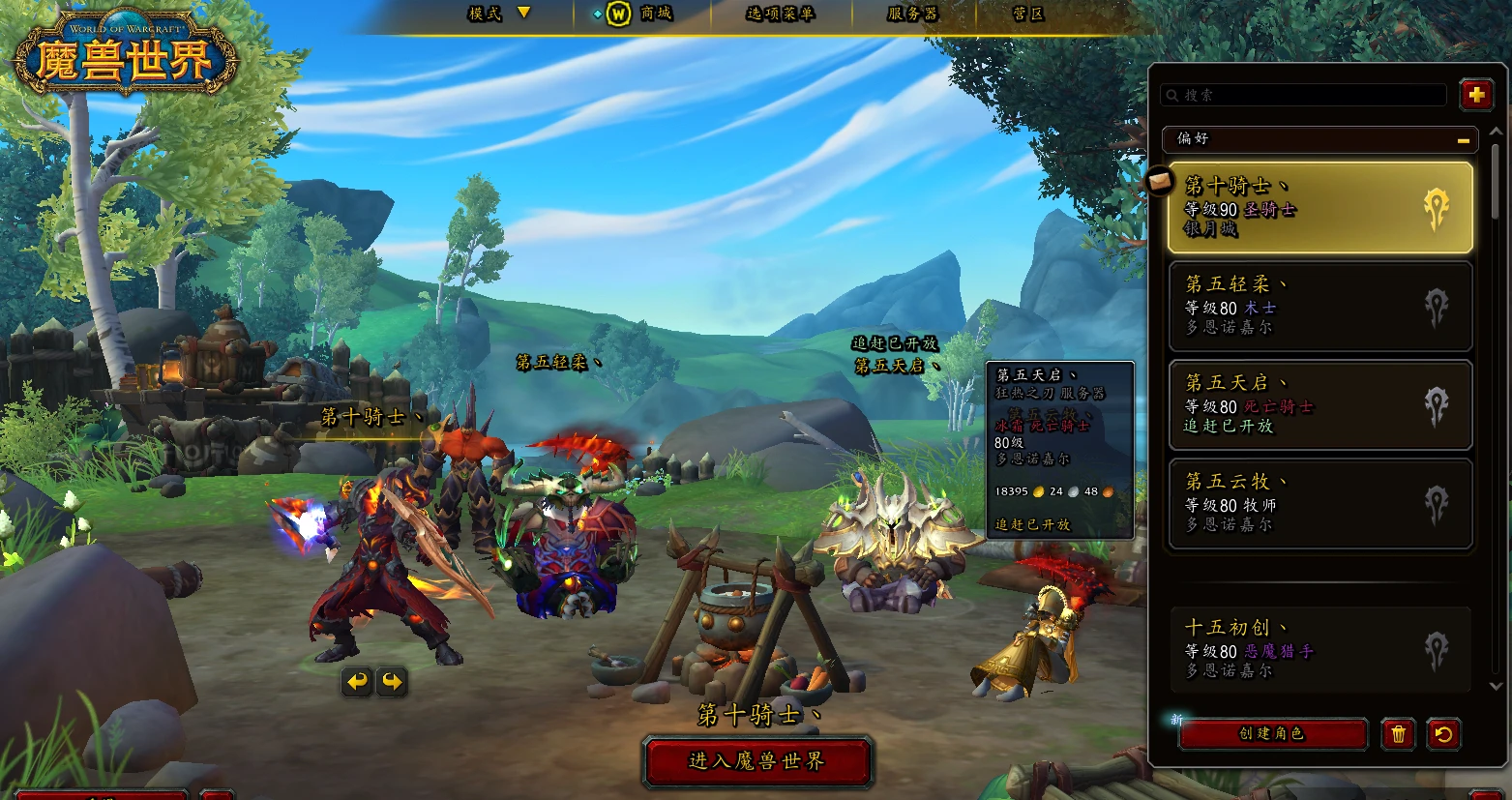Viewport: 1512px width, 800px height.
Task: Open the 服务器 server list
Action: pos(911,14)
